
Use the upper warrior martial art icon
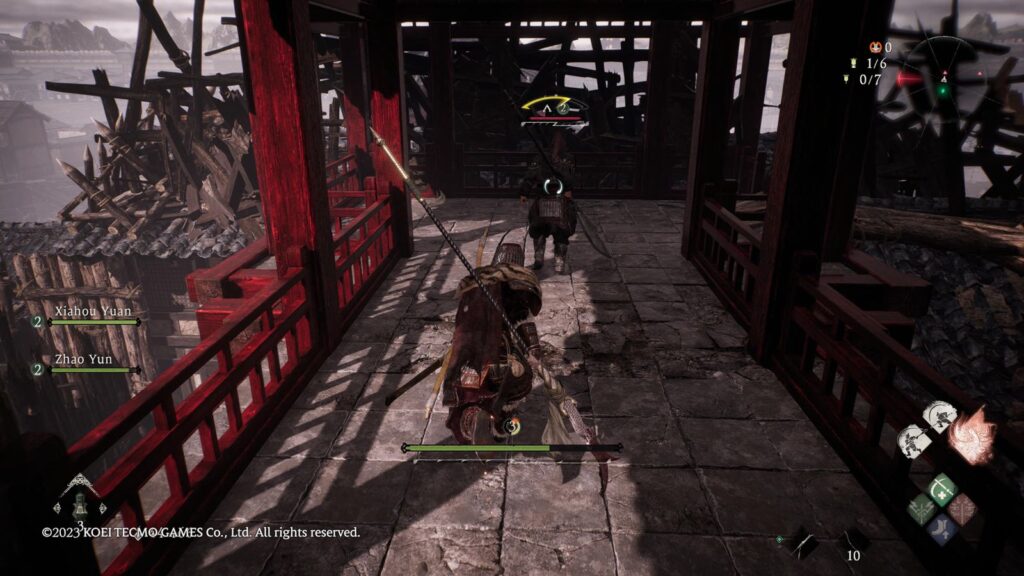click(939, 416)
